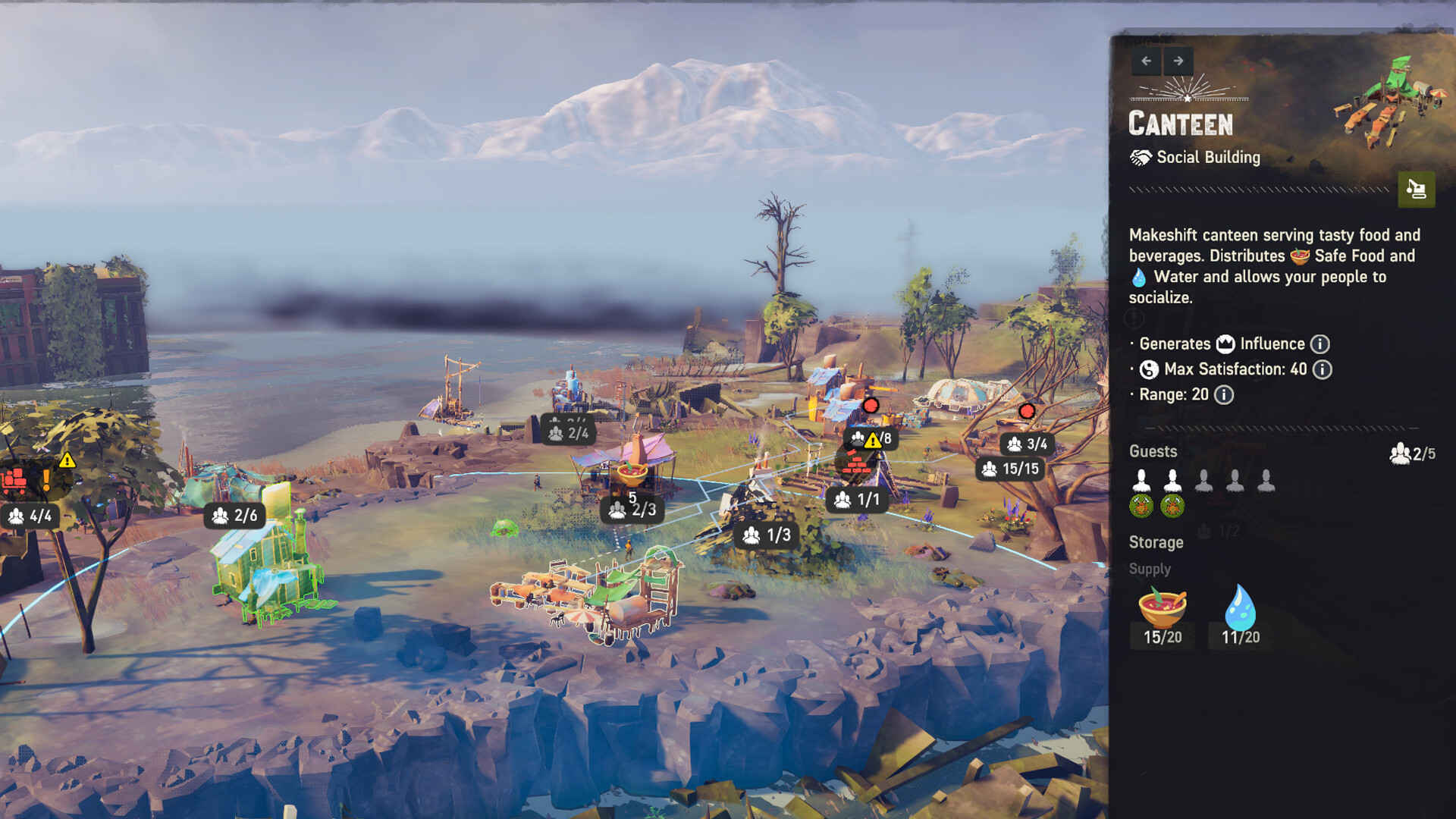
Task: Go to the previous building with left arrow
Action: coord(1146,61)
